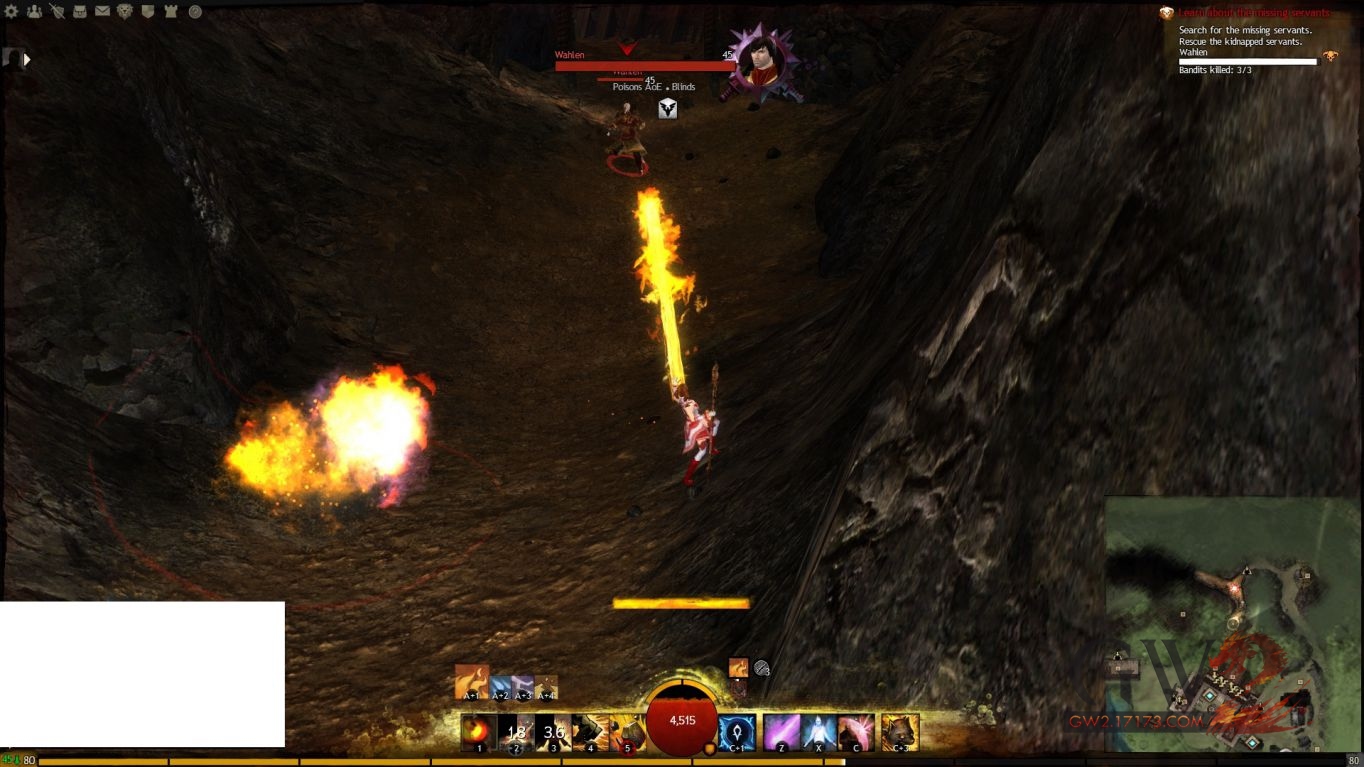This screenshot has width=1364, height=767.
Task: Use the purple utility skill Z
Action: click(x=781, y=732)
